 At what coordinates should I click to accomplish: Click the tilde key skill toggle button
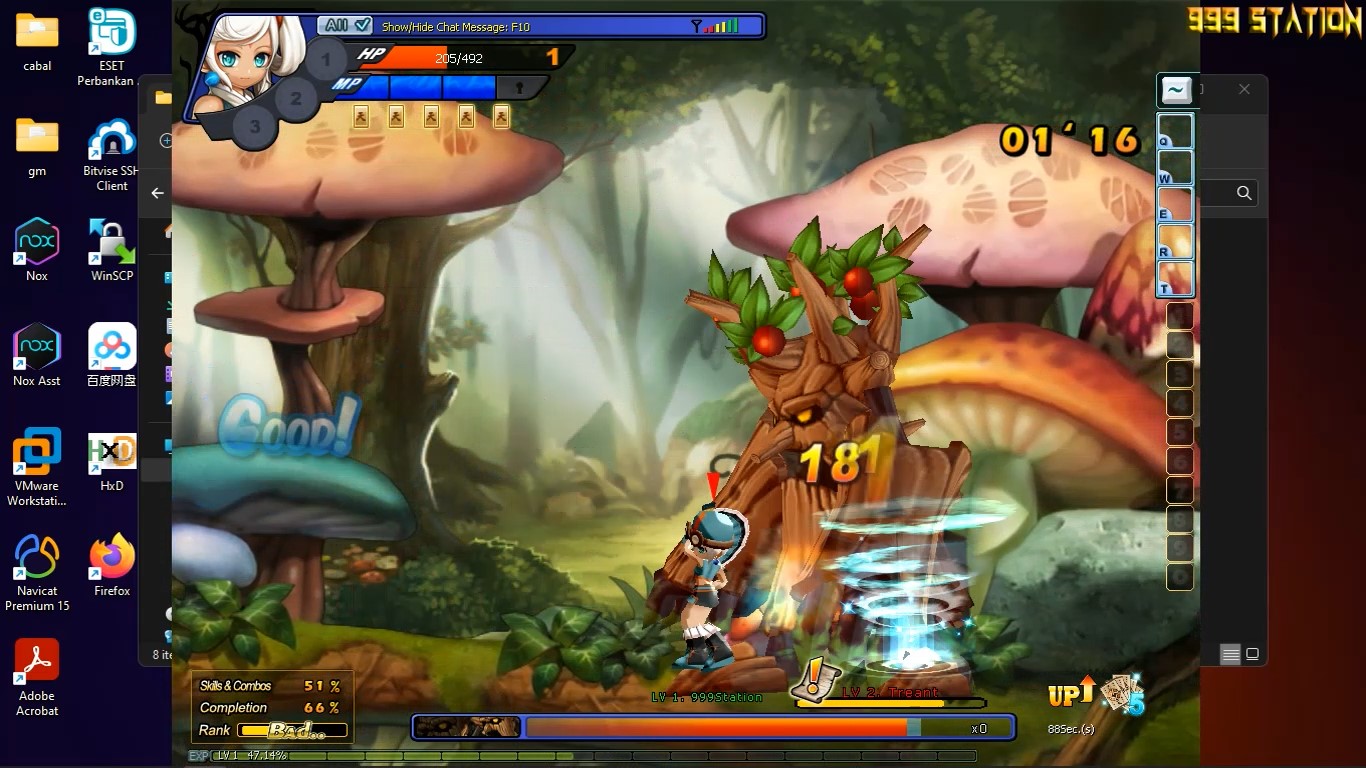pyautogui.click(x=1177, y=91)
